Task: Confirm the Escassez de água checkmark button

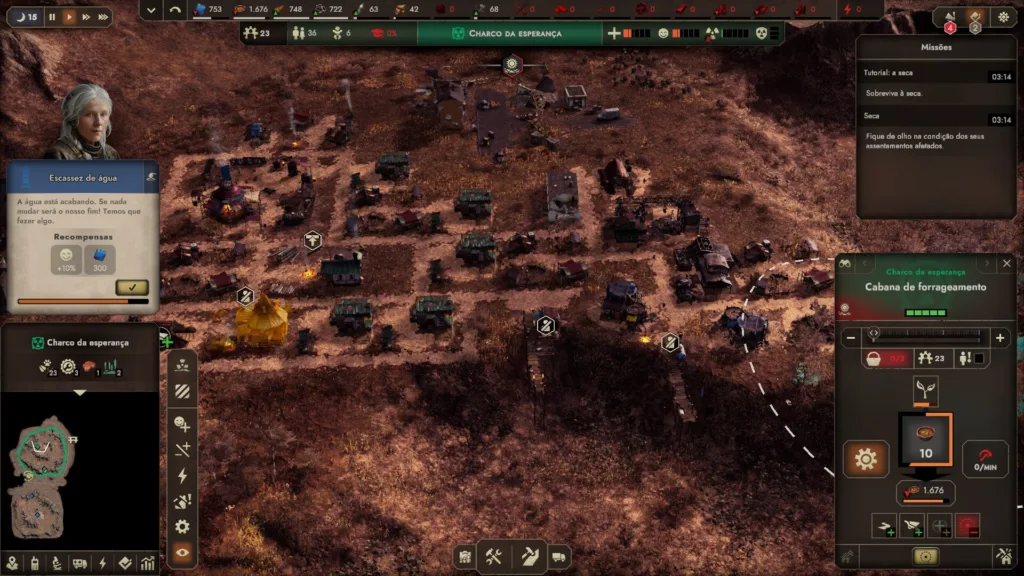Action: pos(131,287)
